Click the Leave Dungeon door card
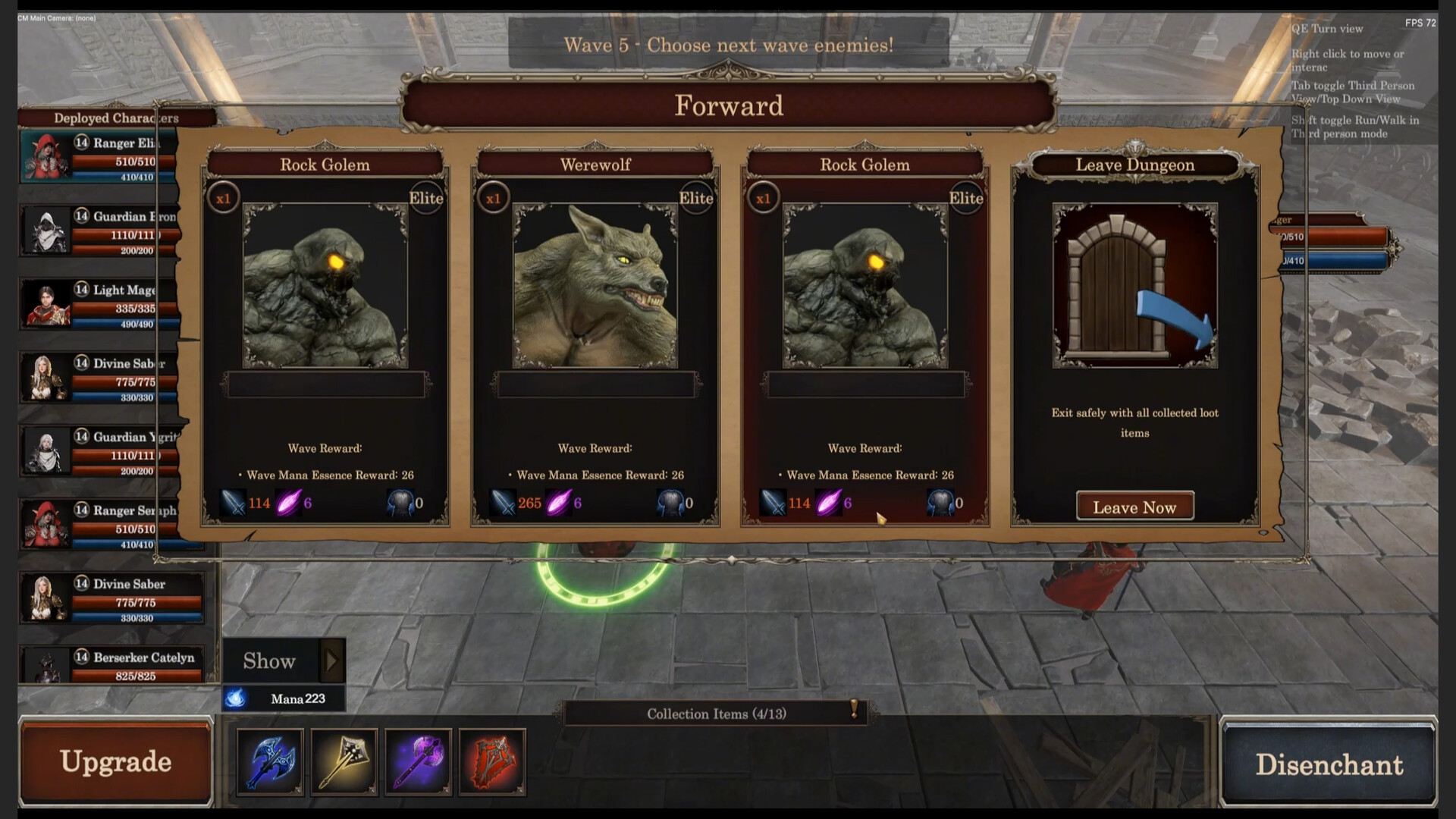The height and width of the screenshot is (819, 1456). tap(1134, 286)
